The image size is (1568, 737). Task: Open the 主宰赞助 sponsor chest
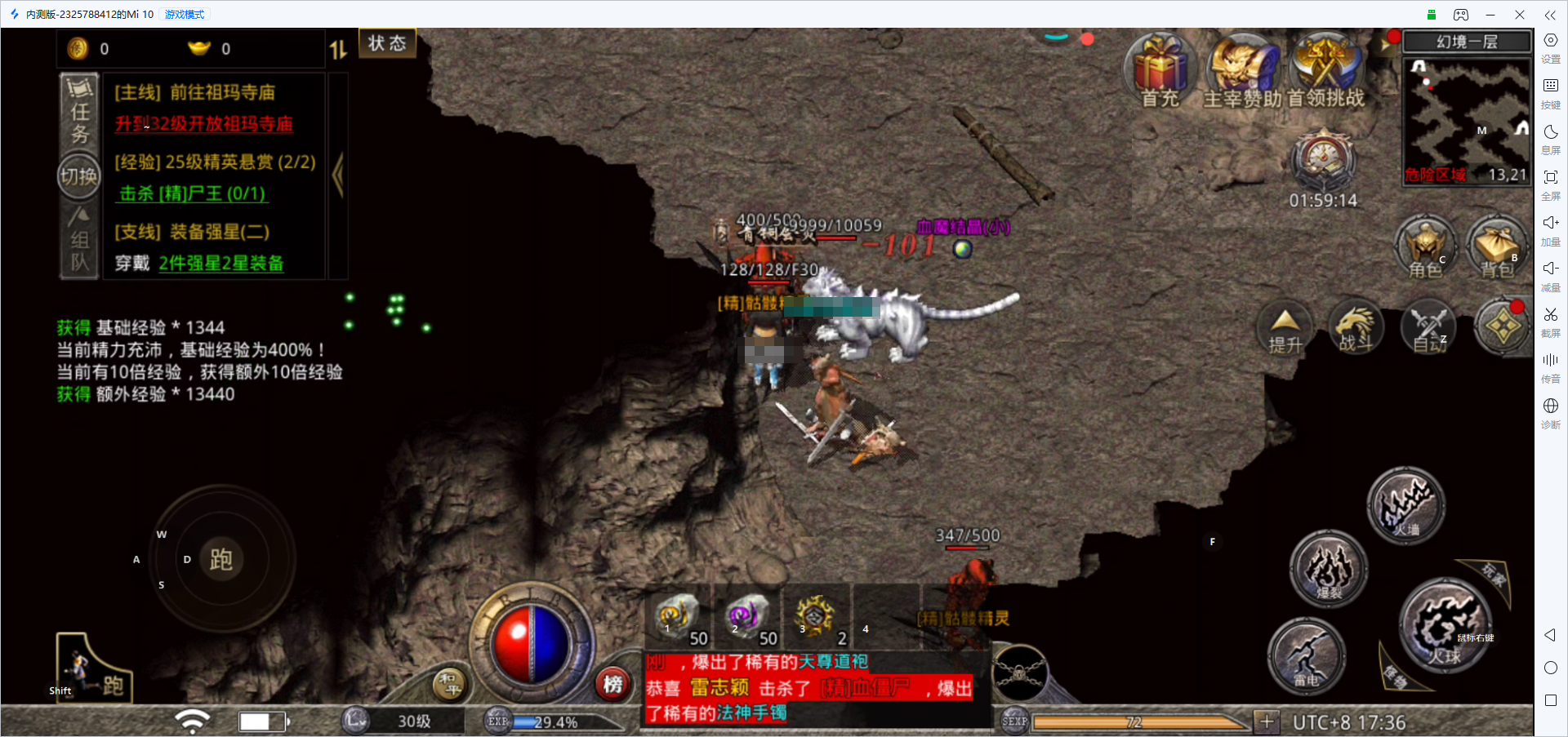point(1242,69)
